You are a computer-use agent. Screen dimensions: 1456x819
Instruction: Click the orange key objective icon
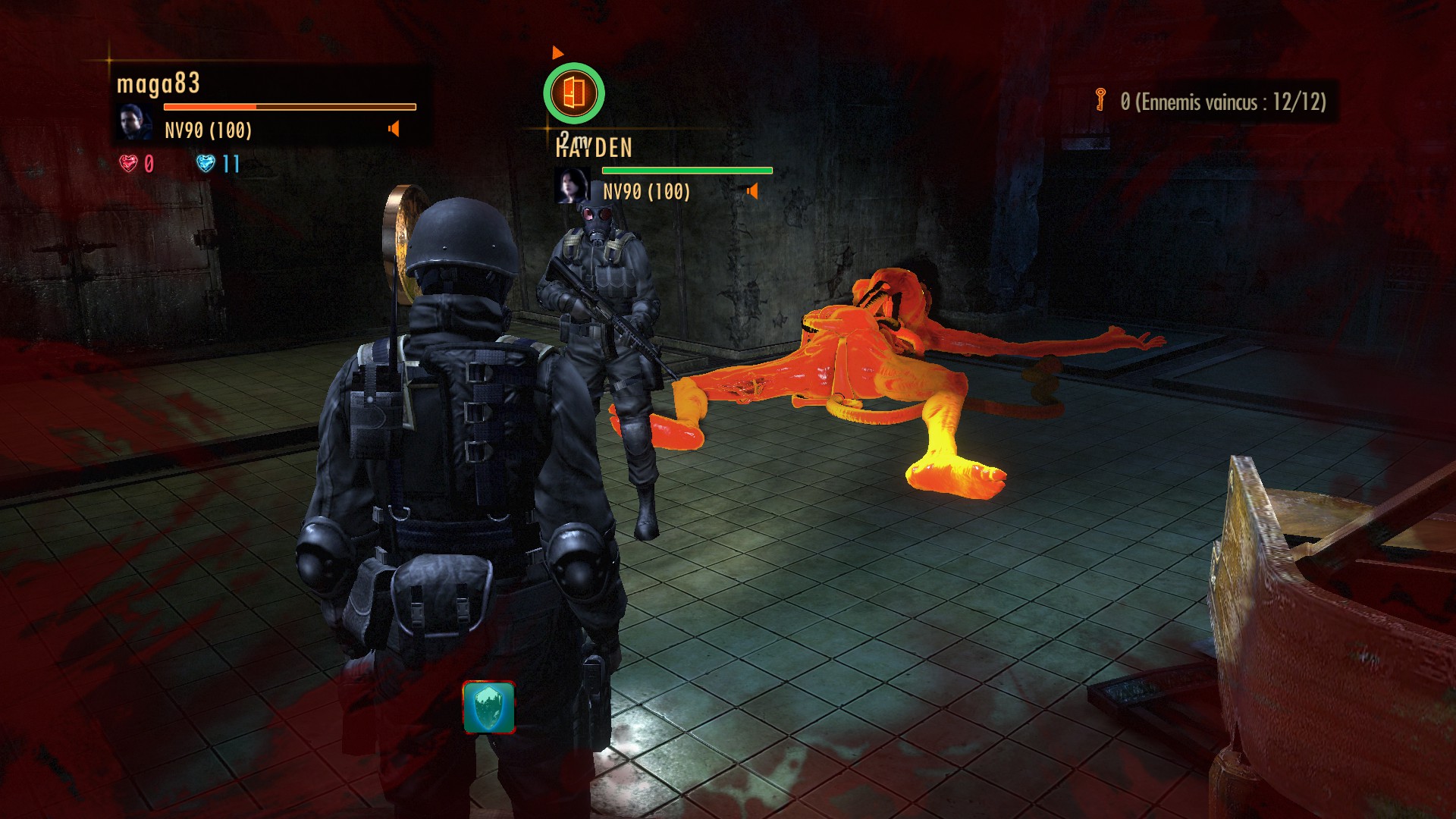(1100, 99)
